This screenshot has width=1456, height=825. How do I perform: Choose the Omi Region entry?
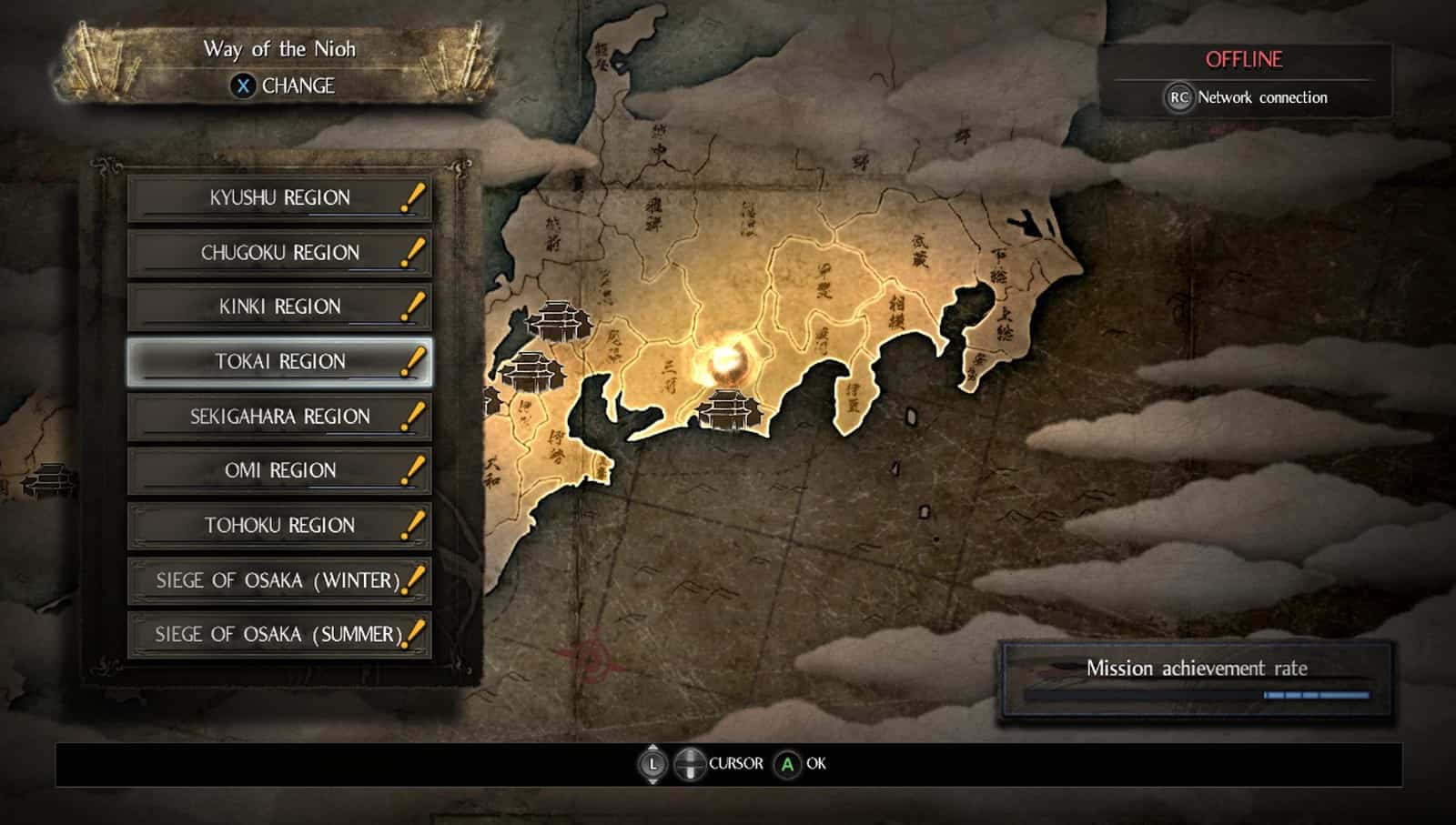[279, 471]
